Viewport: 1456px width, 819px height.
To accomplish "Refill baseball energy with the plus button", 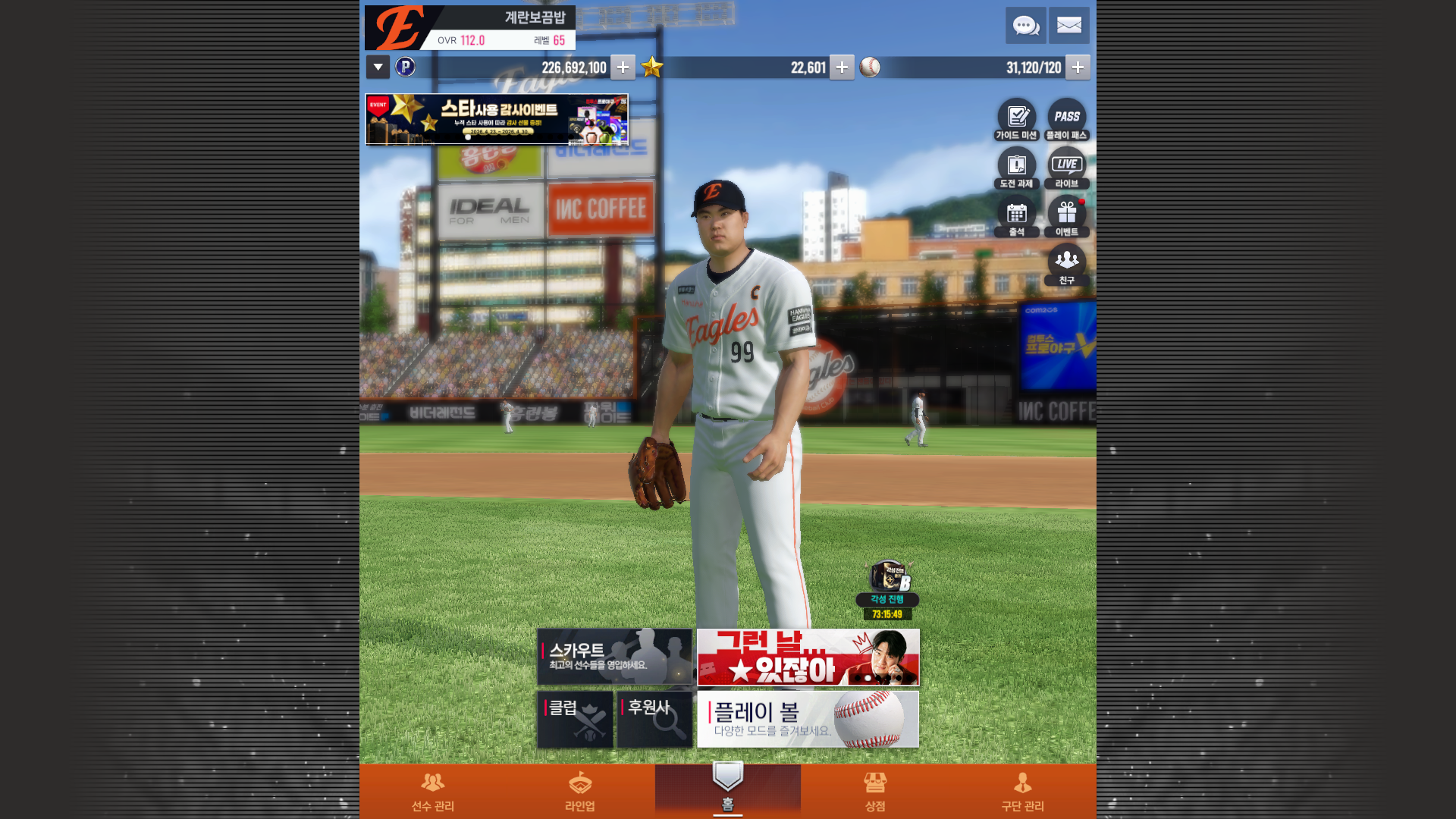I will (x=1077, y=67).
